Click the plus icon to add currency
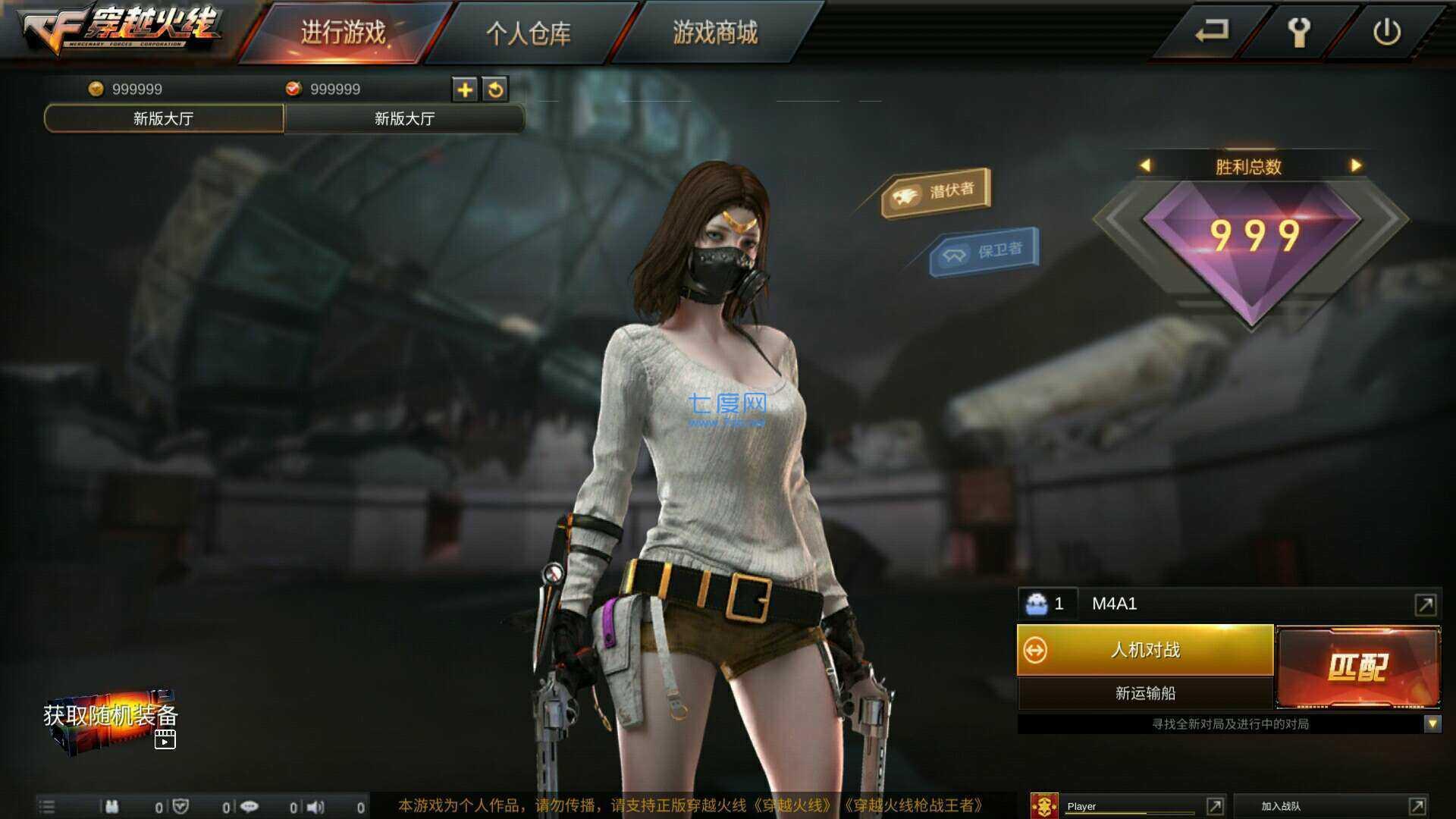The width and height of the screenshot is (1456, 819). pyautogui.click(x=465, y=89)
